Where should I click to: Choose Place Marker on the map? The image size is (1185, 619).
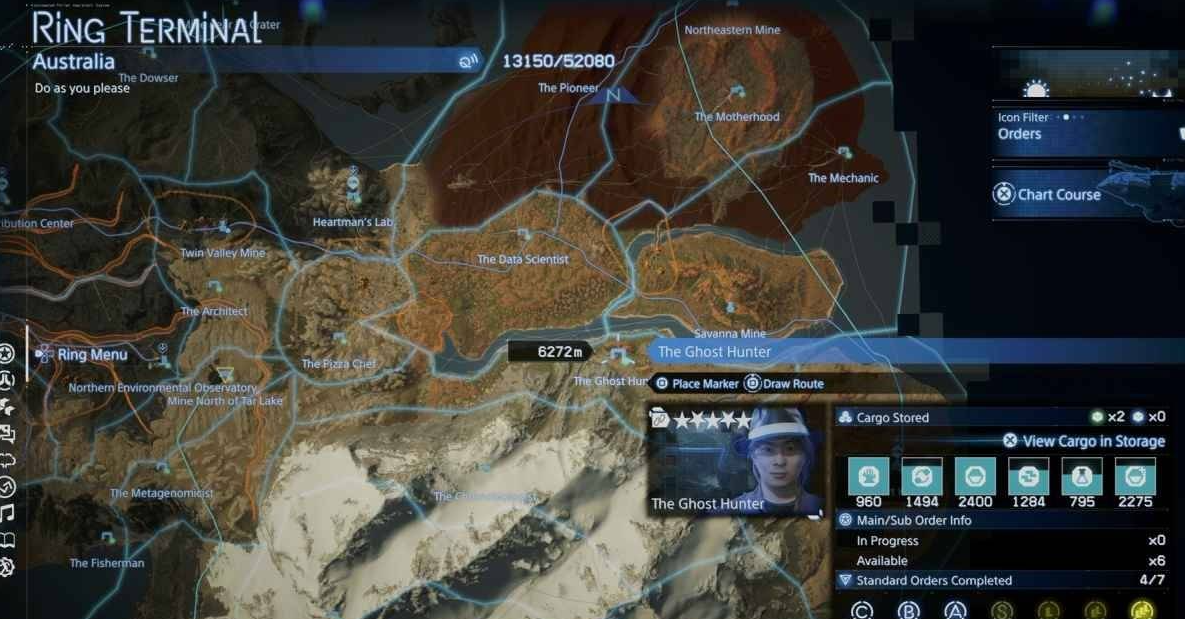pos(697,384)
